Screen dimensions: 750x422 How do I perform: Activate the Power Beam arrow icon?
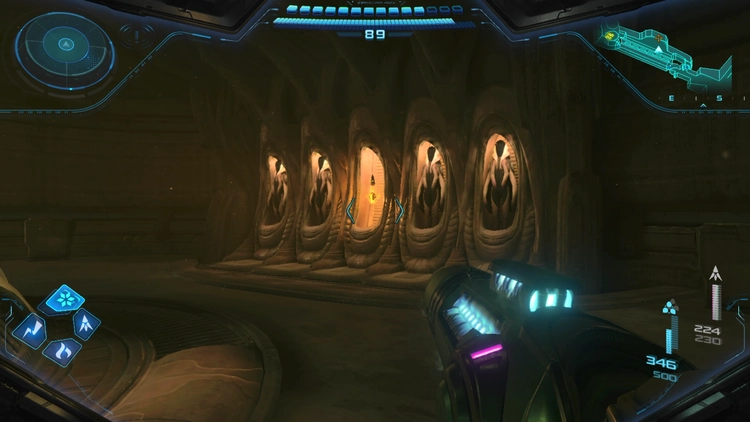[x=87, y=324]
